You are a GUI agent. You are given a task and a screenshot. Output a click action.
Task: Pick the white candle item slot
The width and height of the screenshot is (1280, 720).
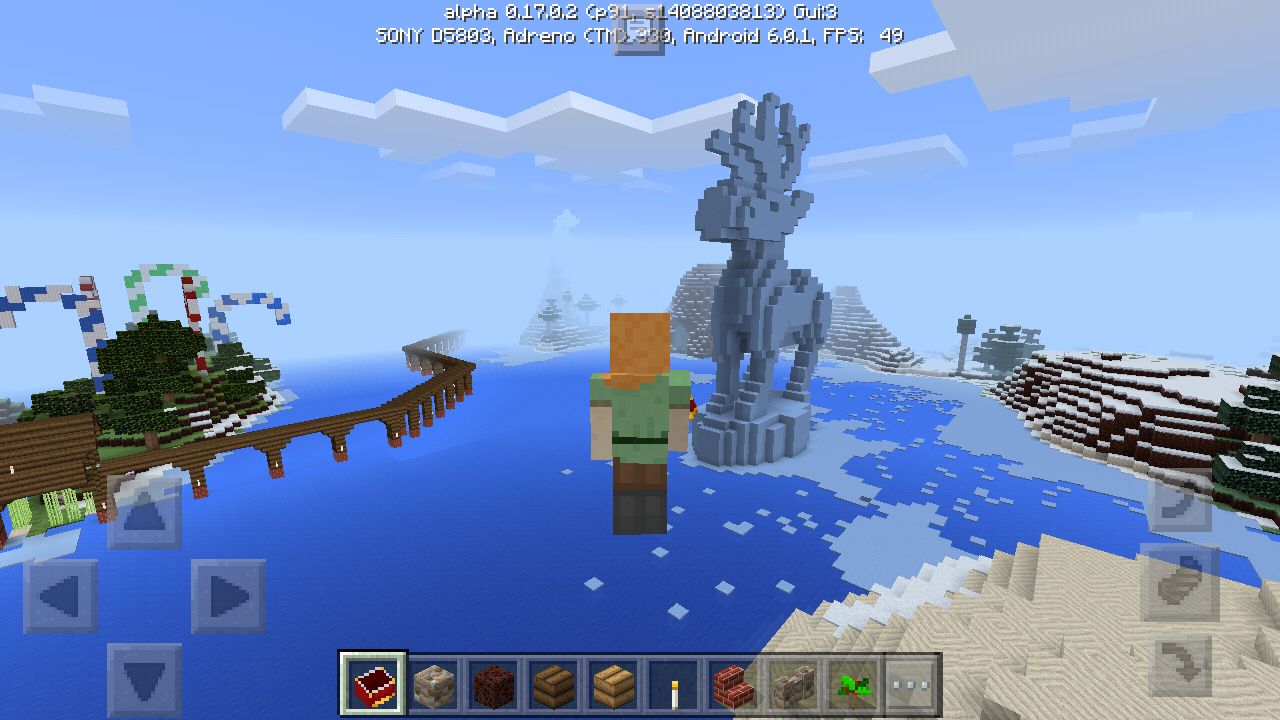tap(673, 685)
